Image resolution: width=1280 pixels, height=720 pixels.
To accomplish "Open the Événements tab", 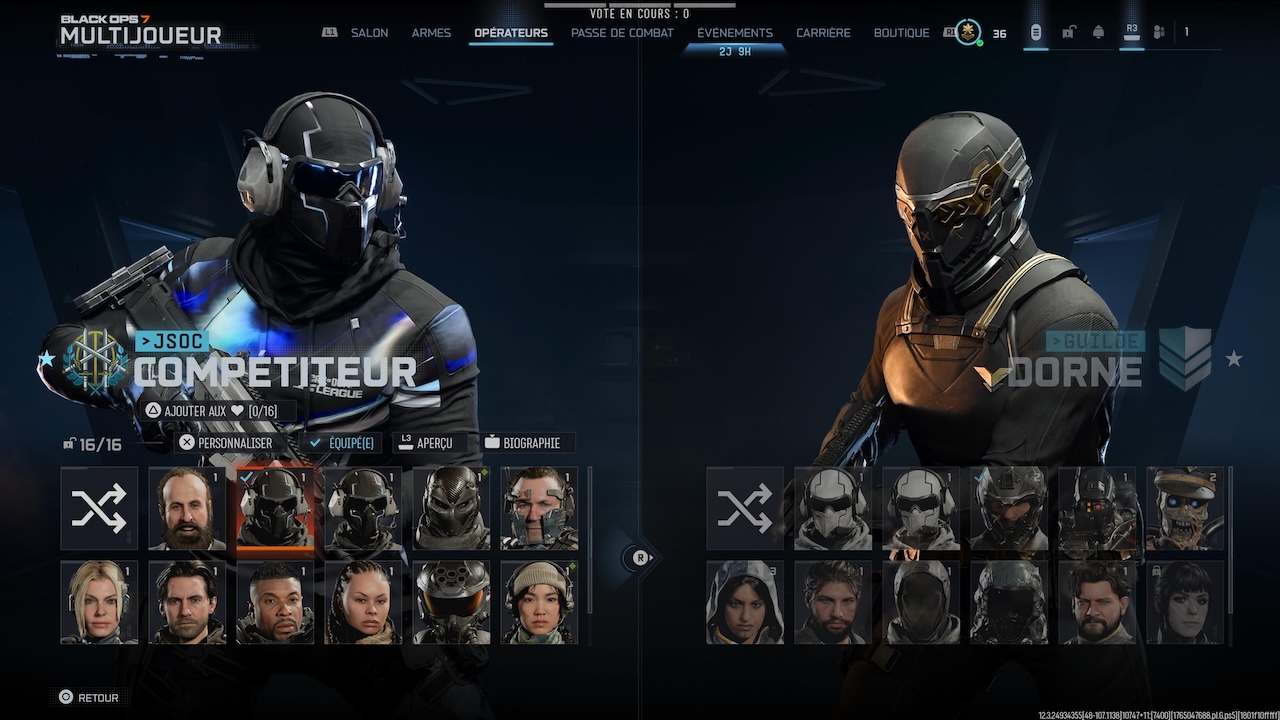I will coord(735,33).
